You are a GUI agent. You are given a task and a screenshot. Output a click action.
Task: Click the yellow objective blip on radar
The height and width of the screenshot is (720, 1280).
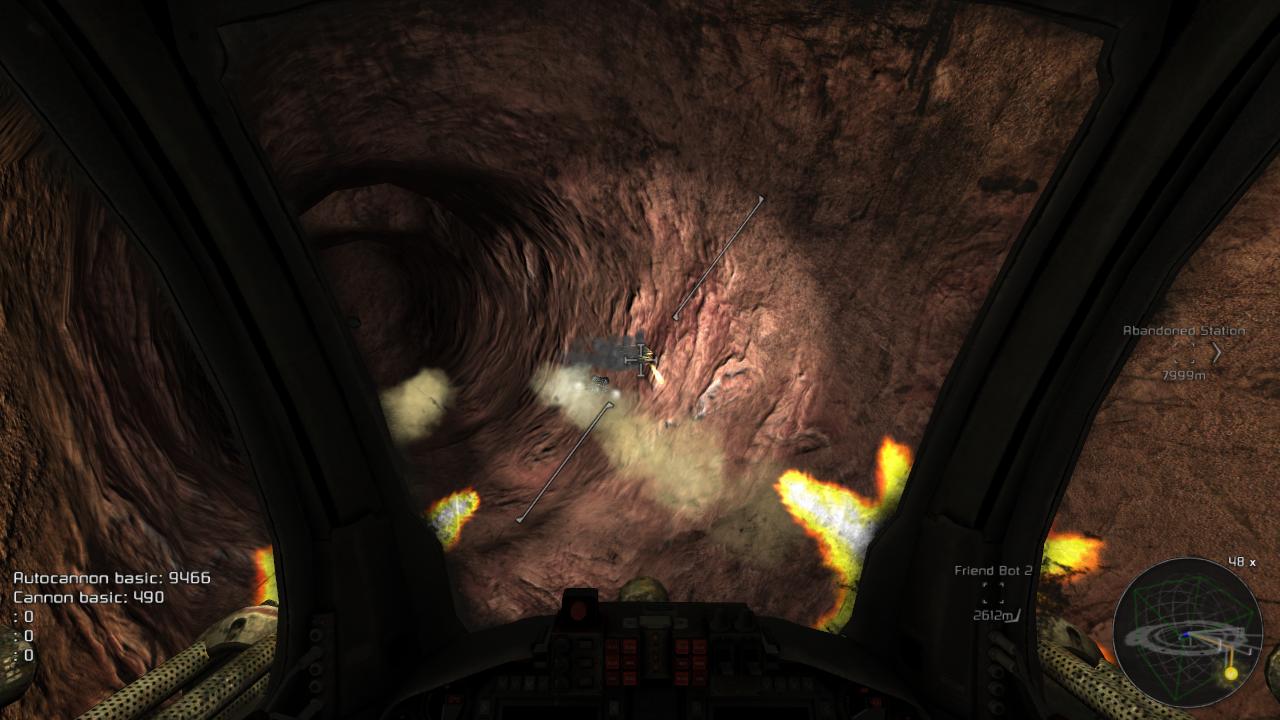point(1230,674)
